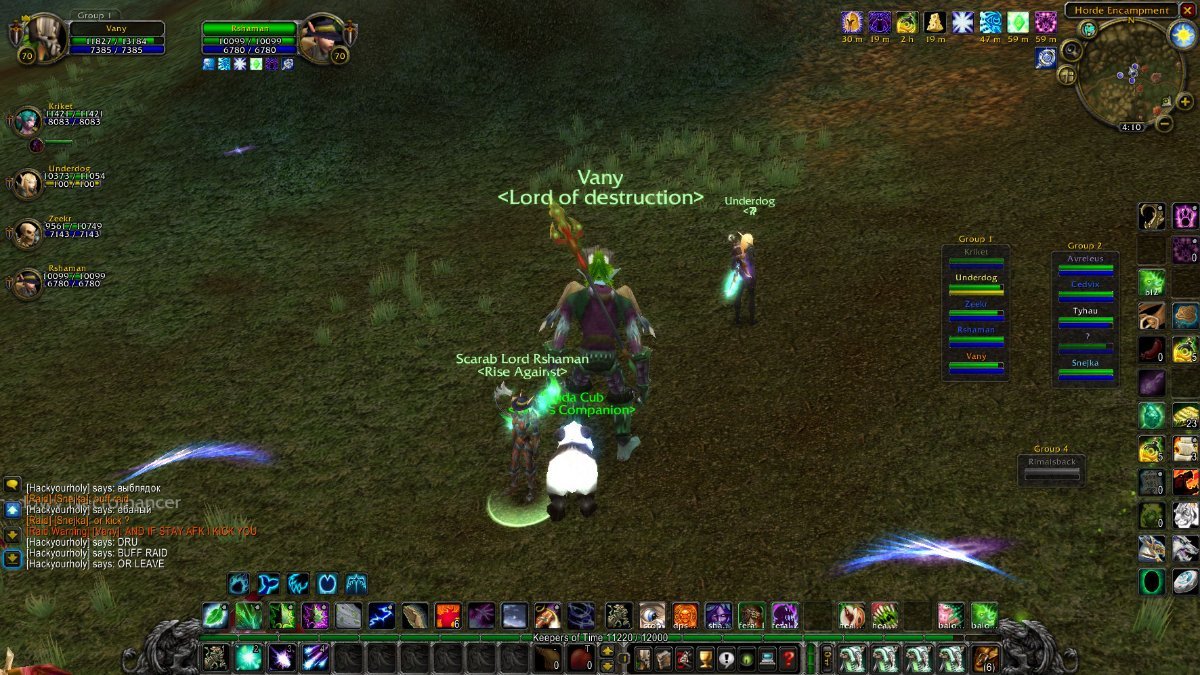Close the minimap with the red X
The width and height of the screenshot is (1200, 675).
[x=1187, y=10]
